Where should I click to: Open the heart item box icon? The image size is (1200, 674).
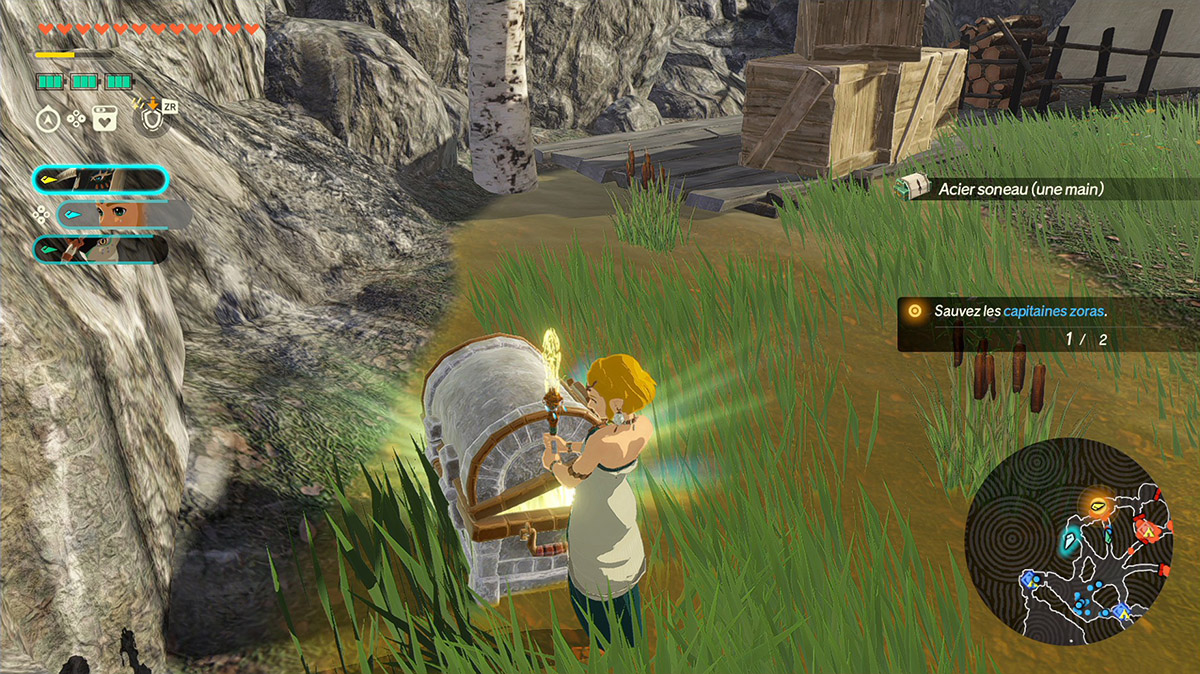click(104, 119)
